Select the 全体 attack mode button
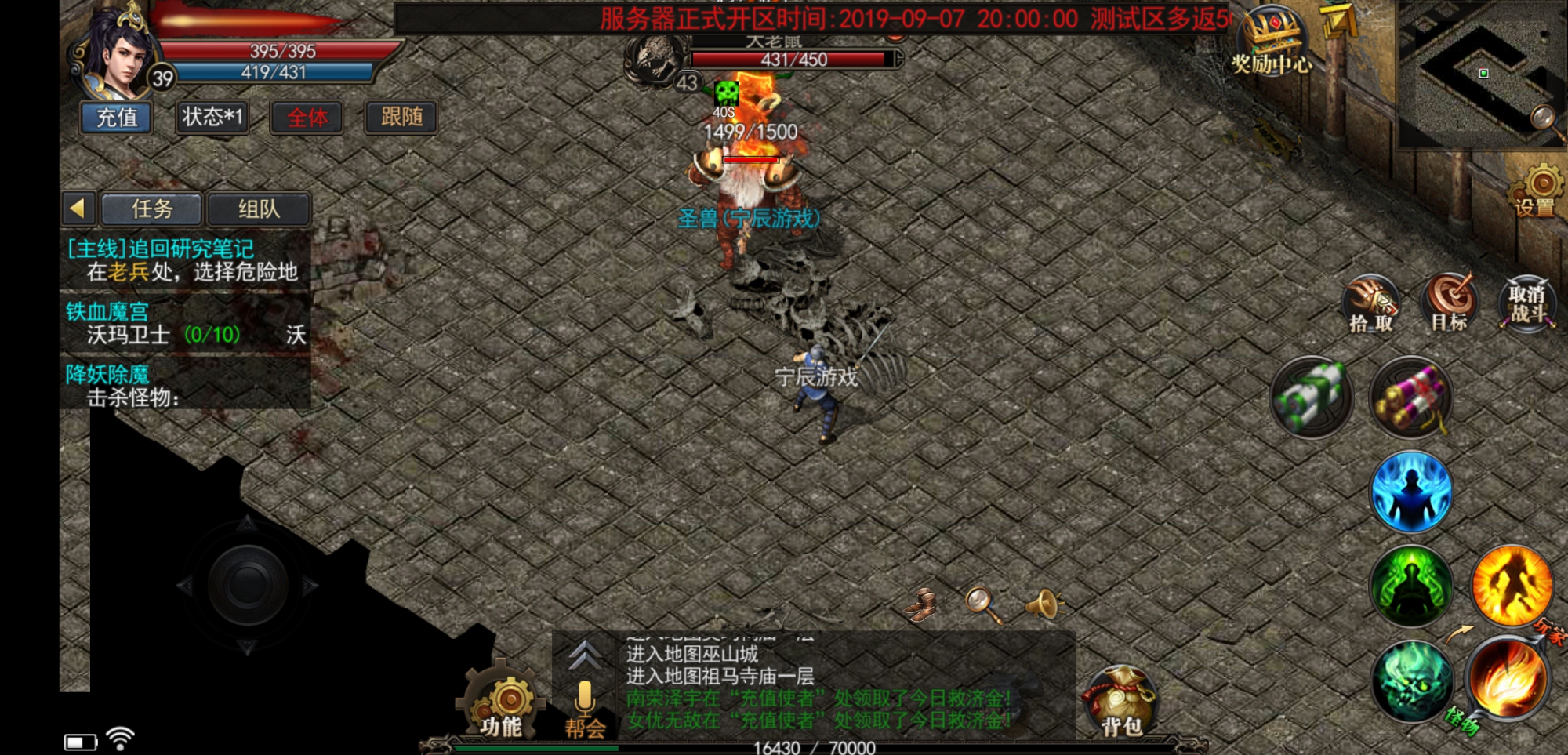The image size is (1568, 755). (307, 118)
